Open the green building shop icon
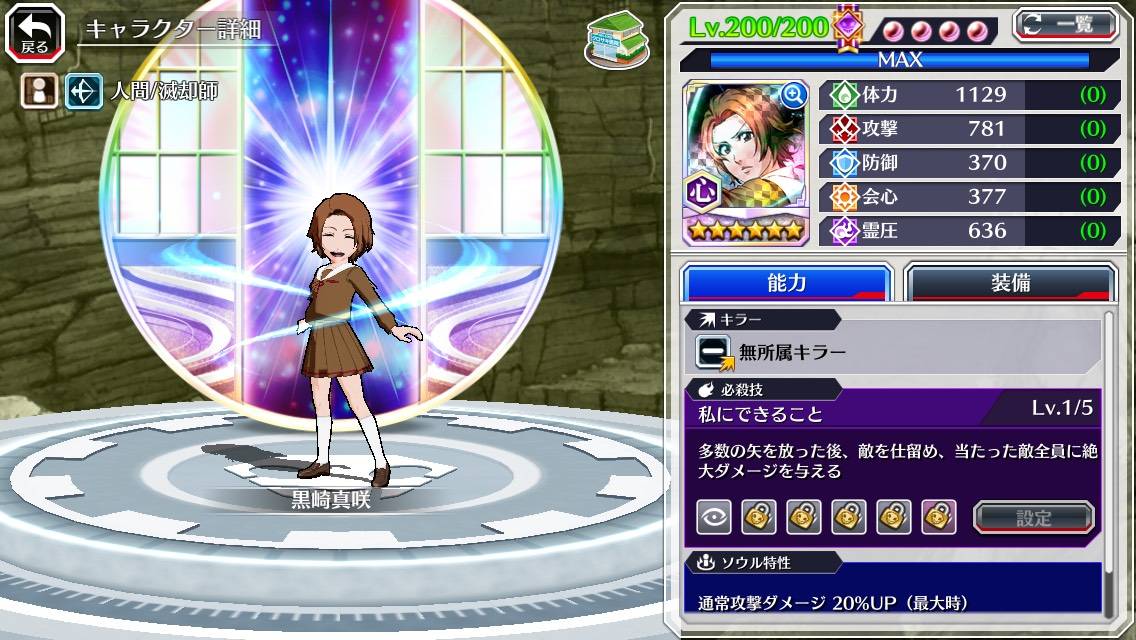 (616, 39)
